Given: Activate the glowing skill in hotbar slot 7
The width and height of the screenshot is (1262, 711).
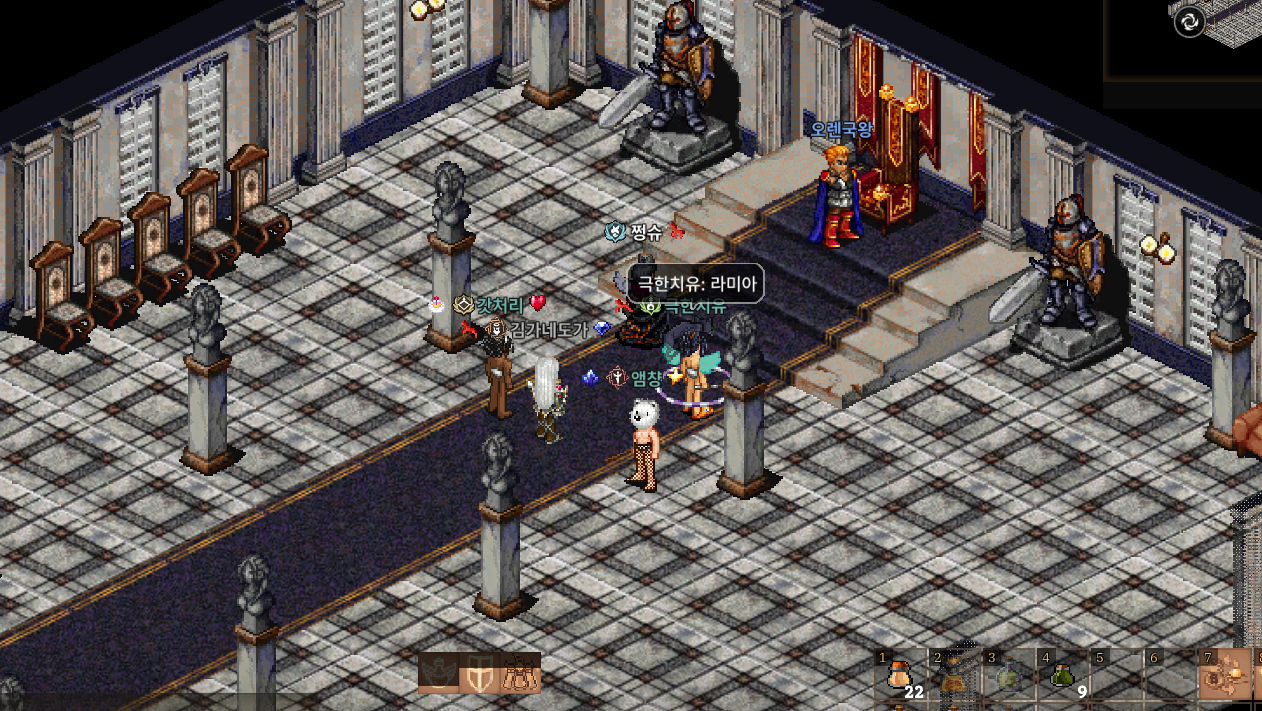Looking at the screenshot, I should point(1227,676).
